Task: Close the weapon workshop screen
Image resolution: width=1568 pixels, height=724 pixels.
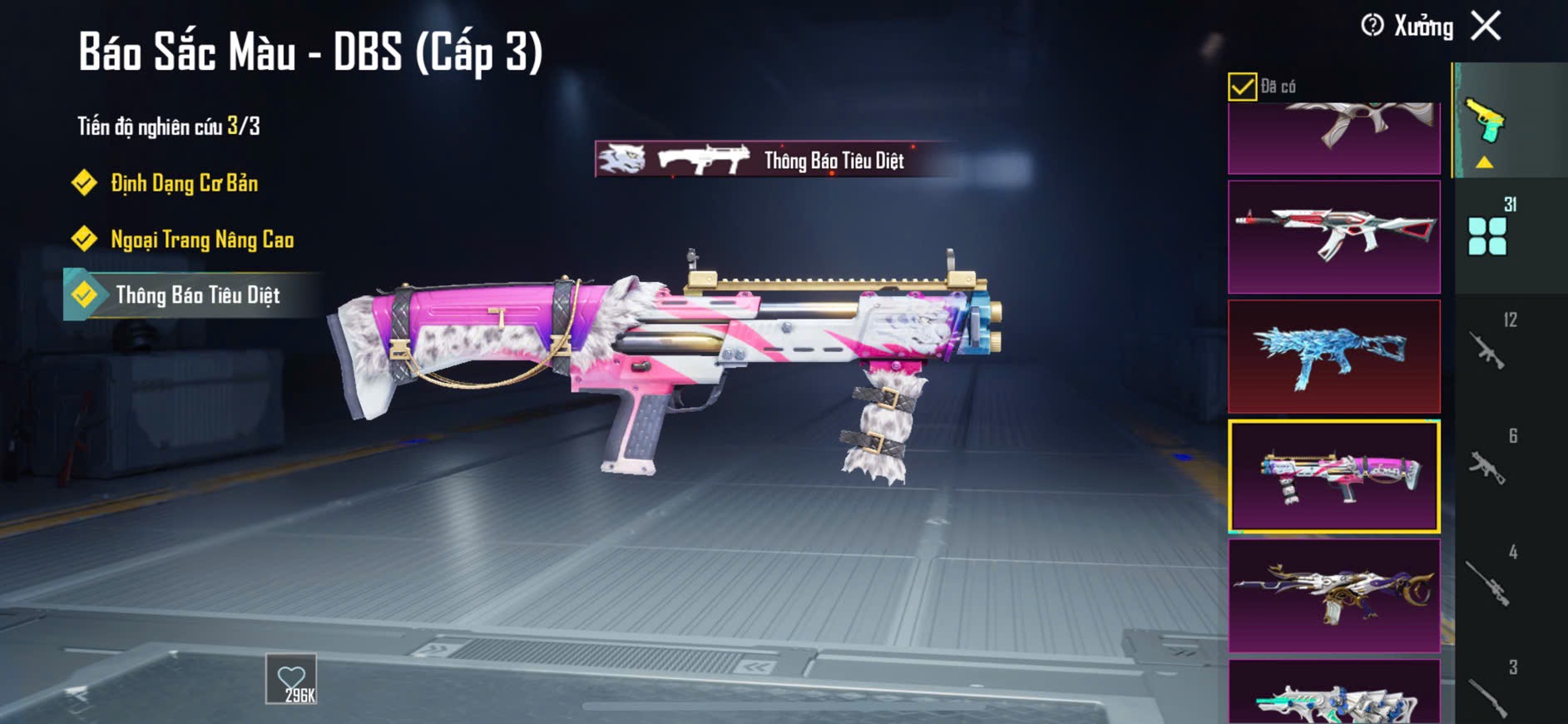Action: [x=1486, y=26]
